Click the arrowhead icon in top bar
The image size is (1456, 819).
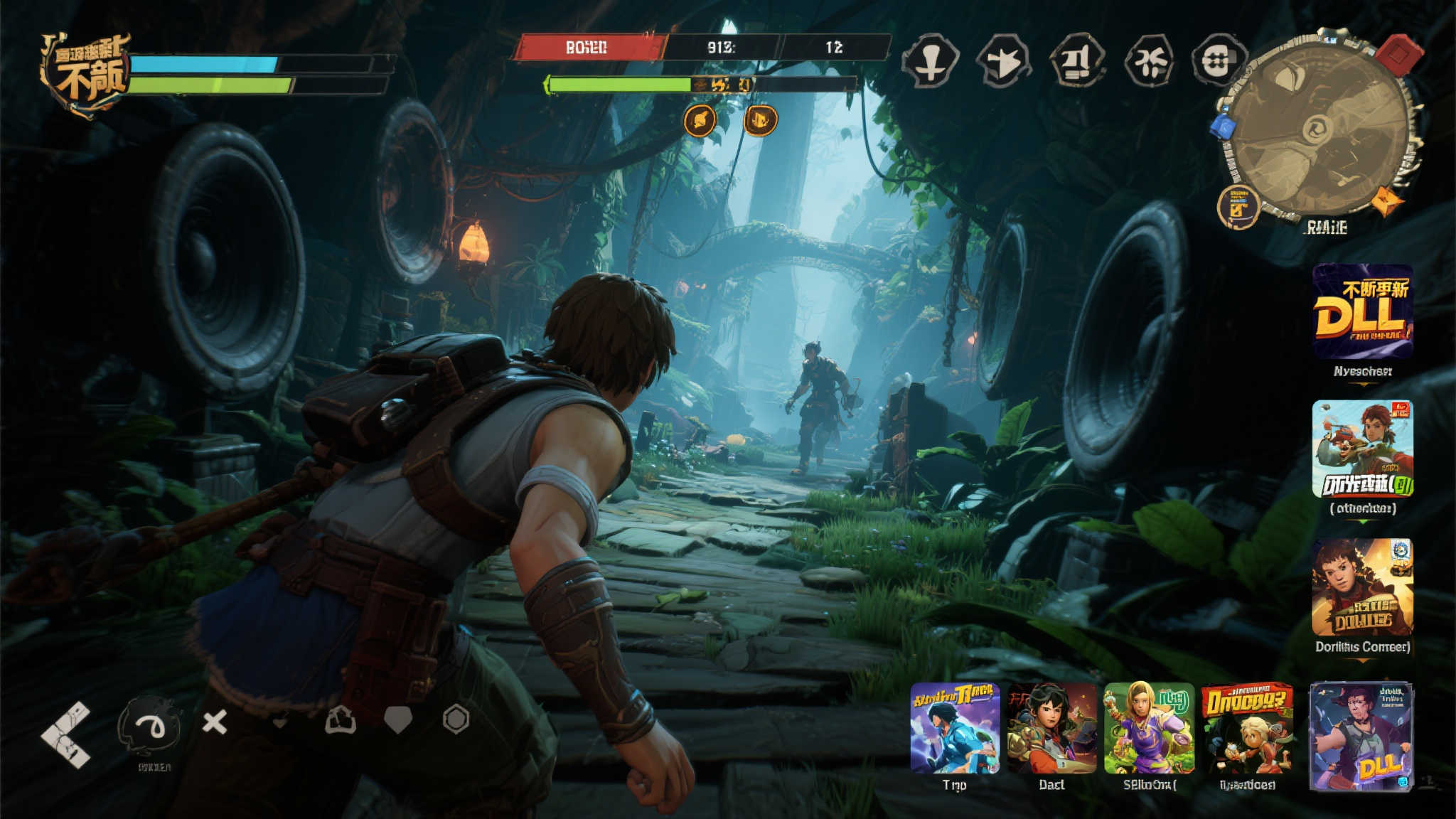pos(1003,62)
